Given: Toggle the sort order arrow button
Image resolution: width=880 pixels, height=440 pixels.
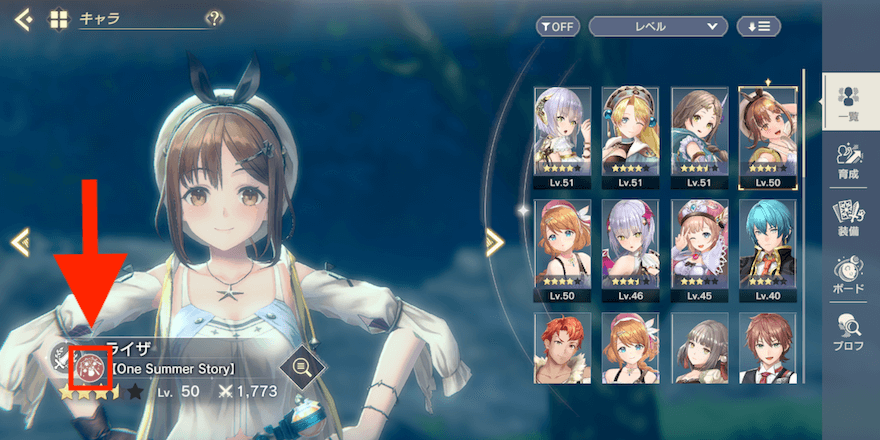Looking at the screenshot, I should point(758,26).
